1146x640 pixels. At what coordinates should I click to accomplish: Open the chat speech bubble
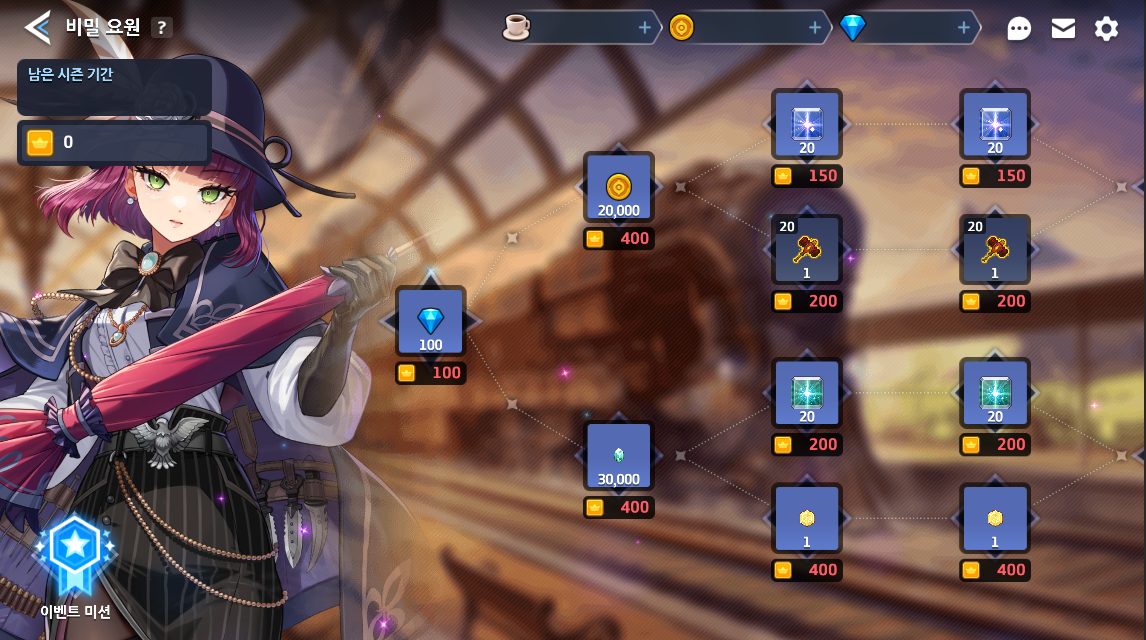point(1019,28)
